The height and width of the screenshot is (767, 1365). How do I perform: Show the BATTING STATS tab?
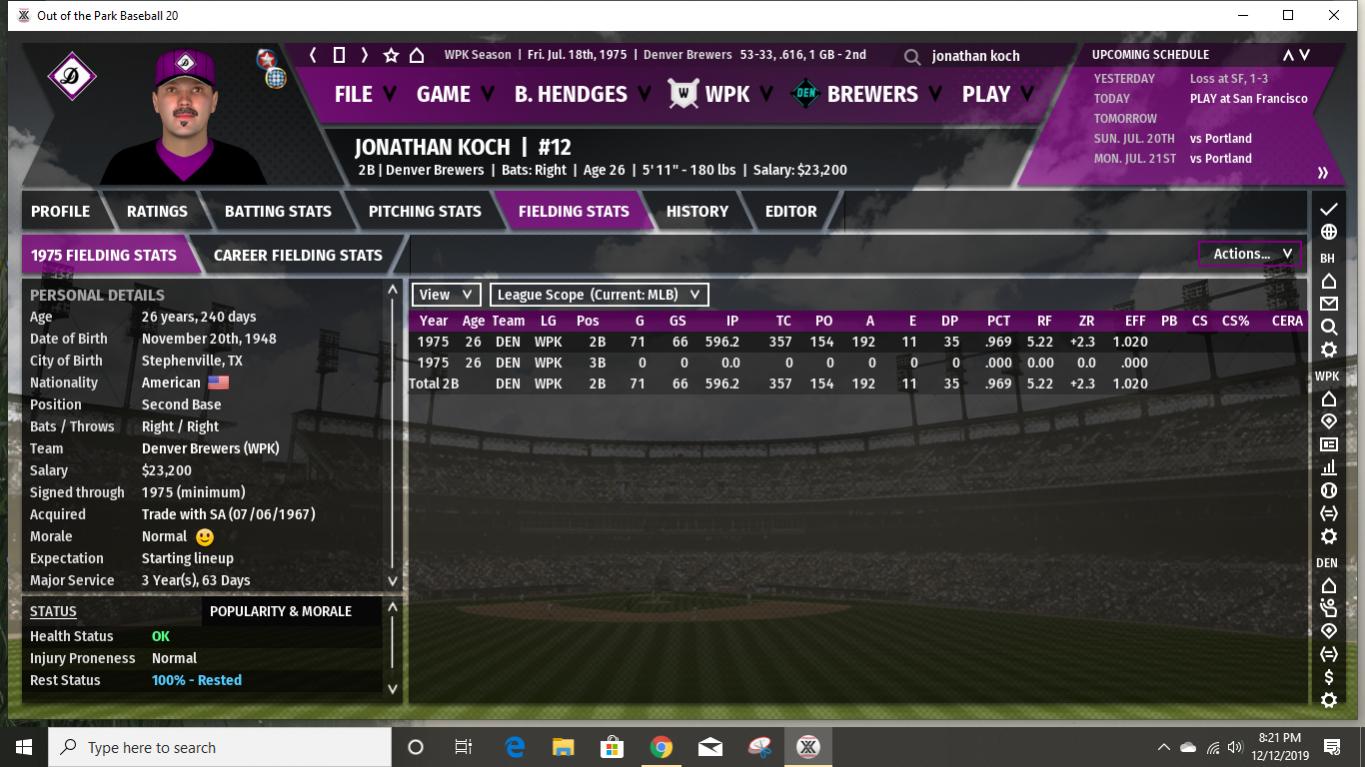click(x=277, y=211)
